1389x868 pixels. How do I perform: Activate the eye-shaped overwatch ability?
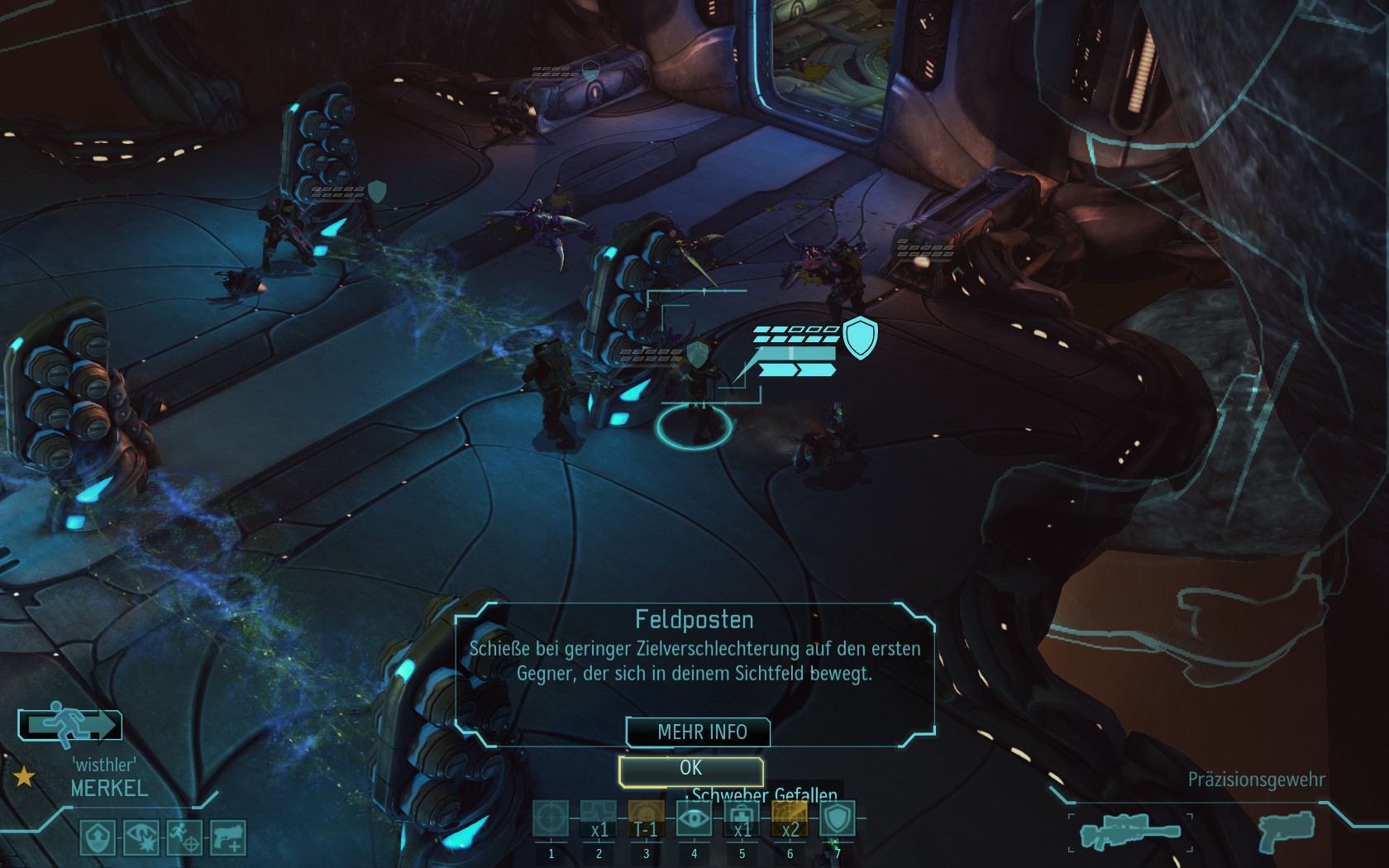694,819
